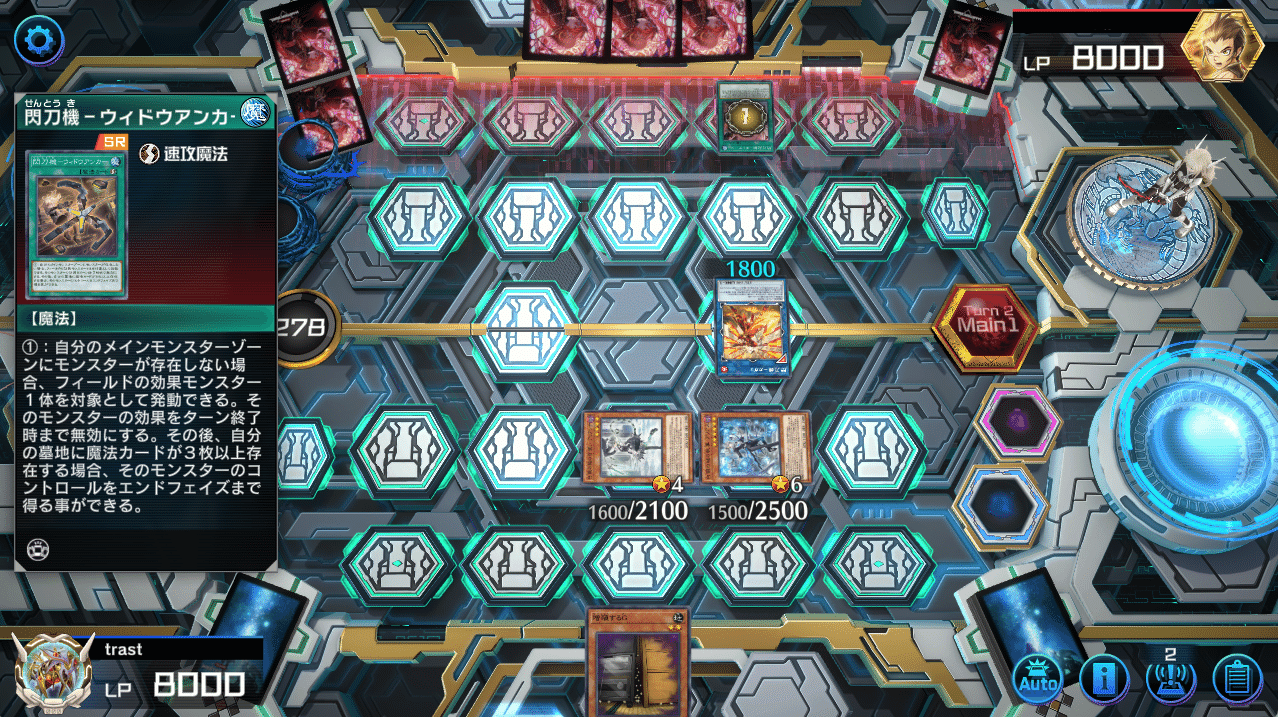Open the duel log clipboard
This screenshot has width=1278, height=717.
pos(1238,681)
